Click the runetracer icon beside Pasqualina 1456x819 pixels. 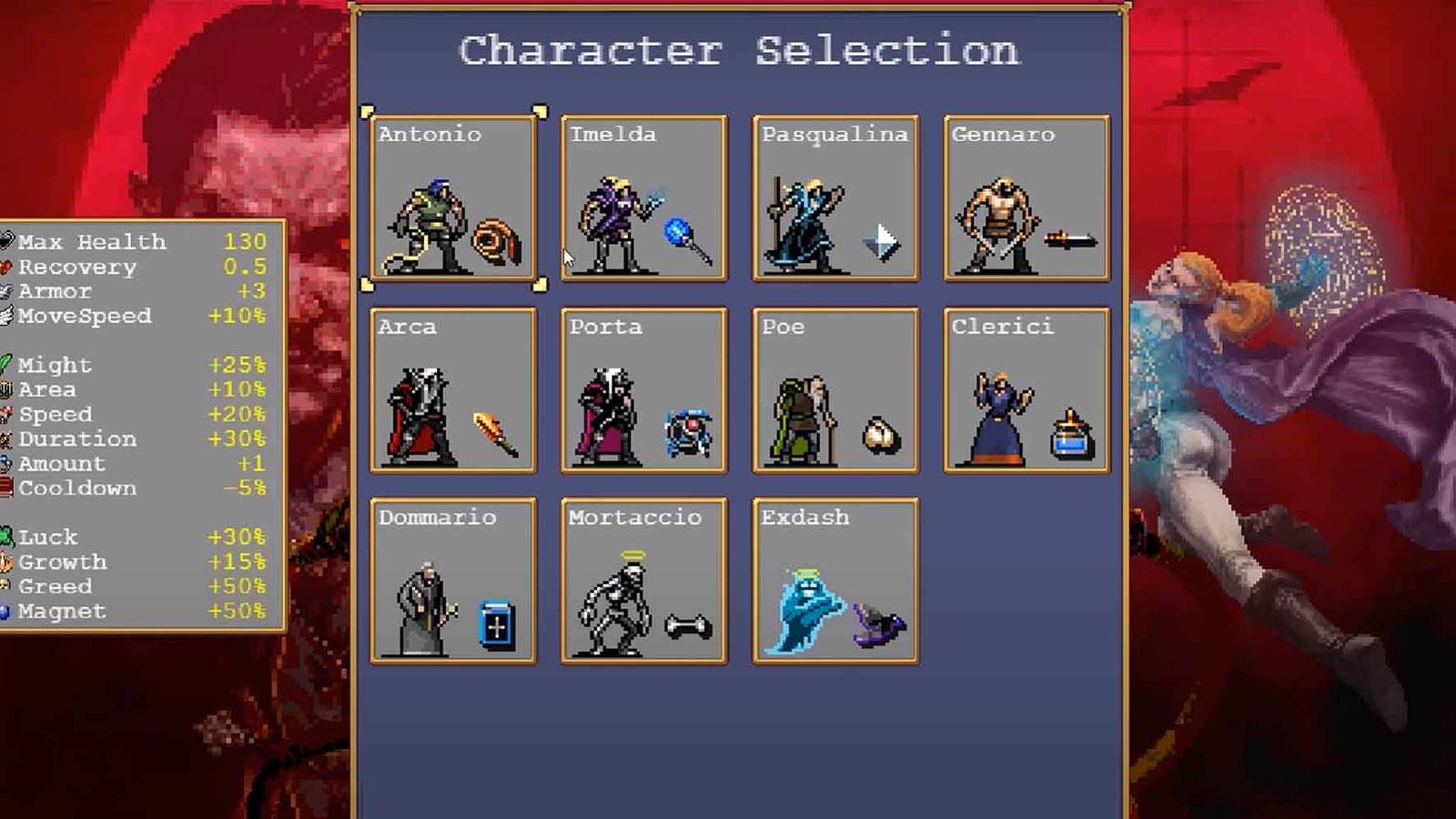[881, 241]
